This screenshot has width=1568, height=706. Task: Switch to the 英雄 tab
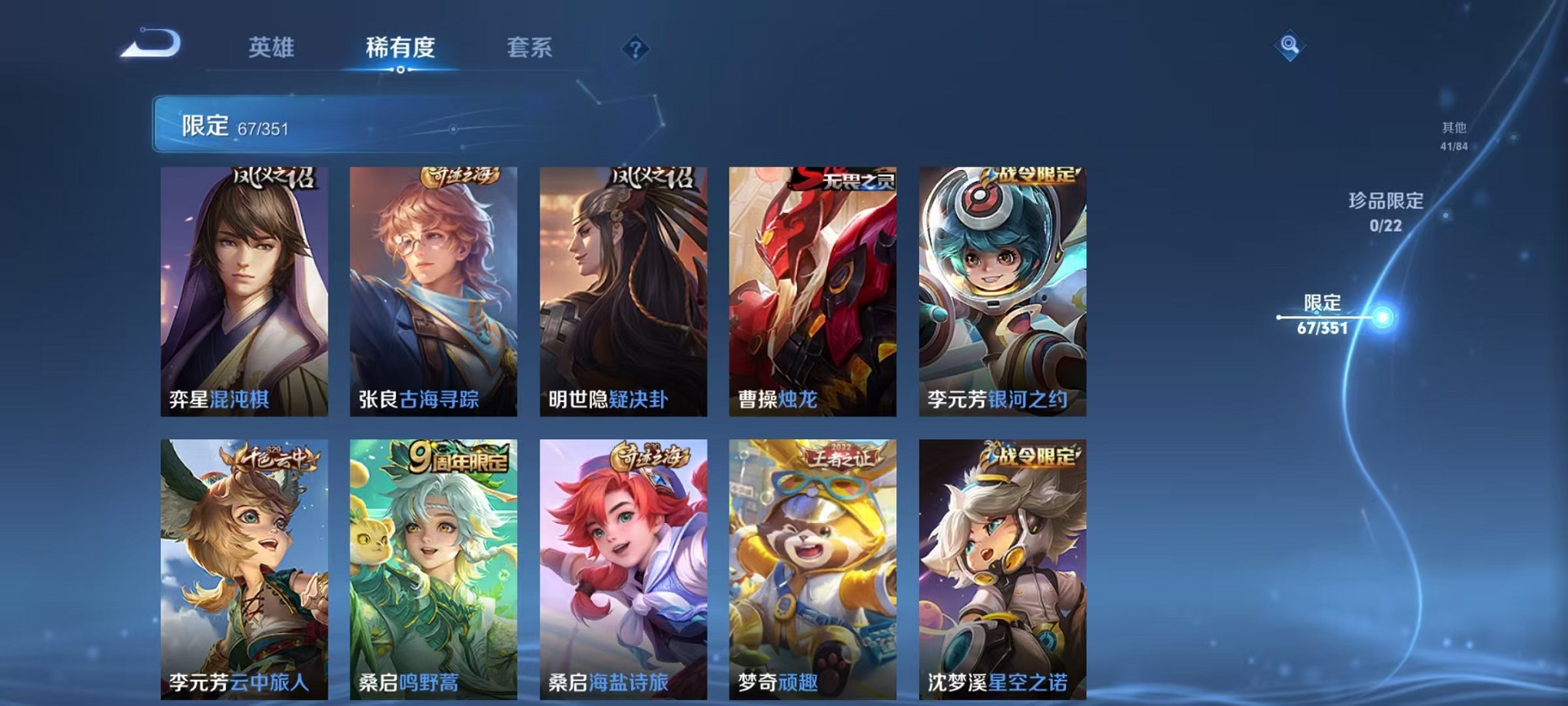point(273,48)
